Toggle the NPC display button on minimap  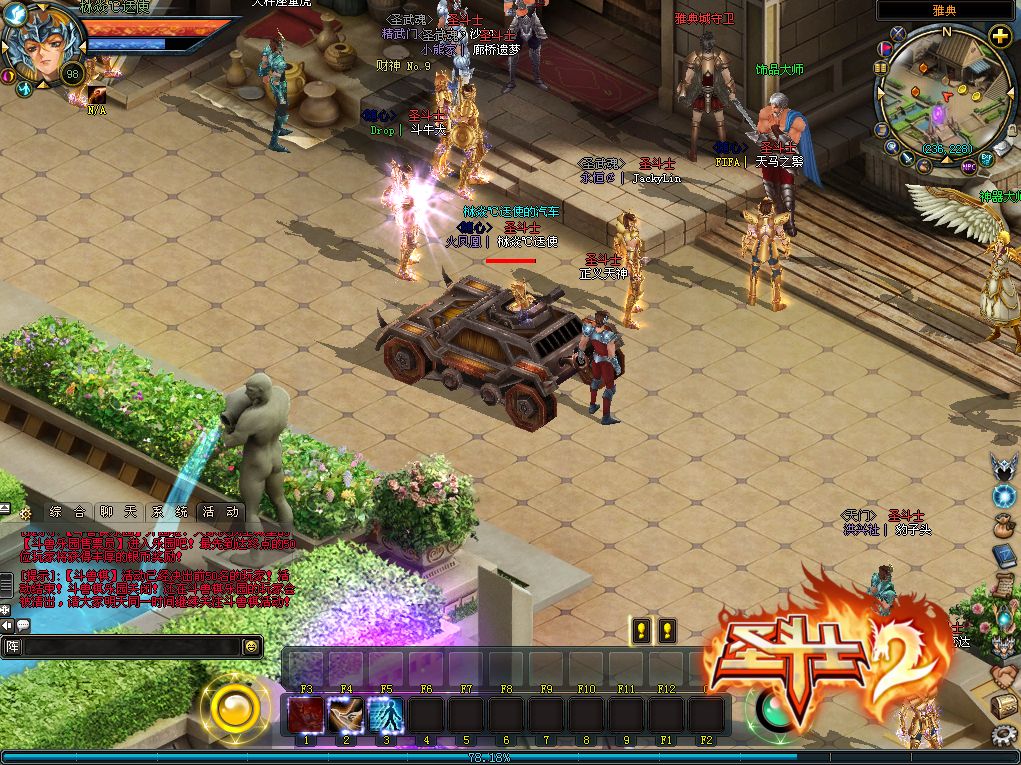[968, 166]
